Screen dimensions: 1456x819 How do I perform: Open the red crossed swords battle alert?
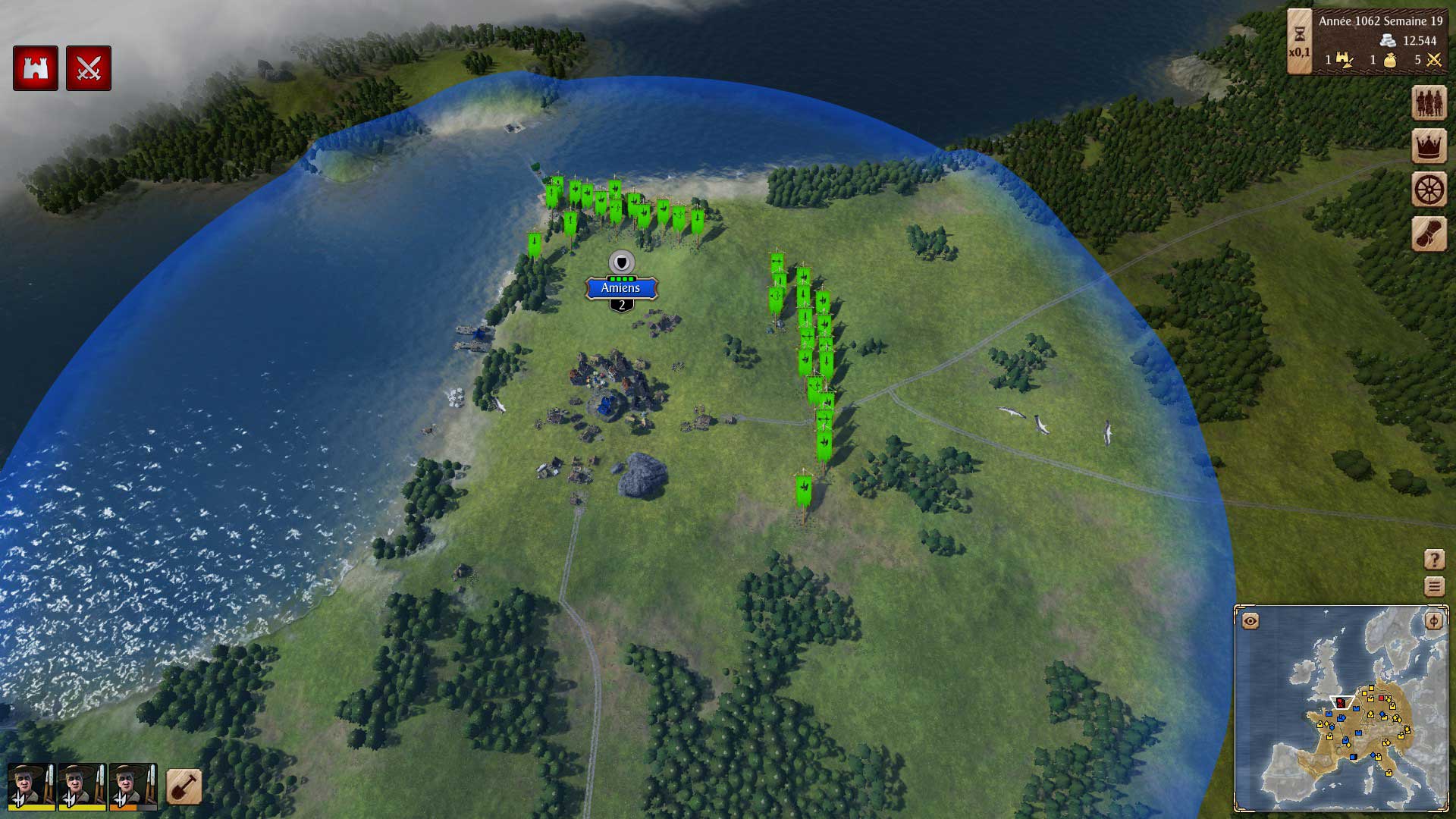pos(89,69)
